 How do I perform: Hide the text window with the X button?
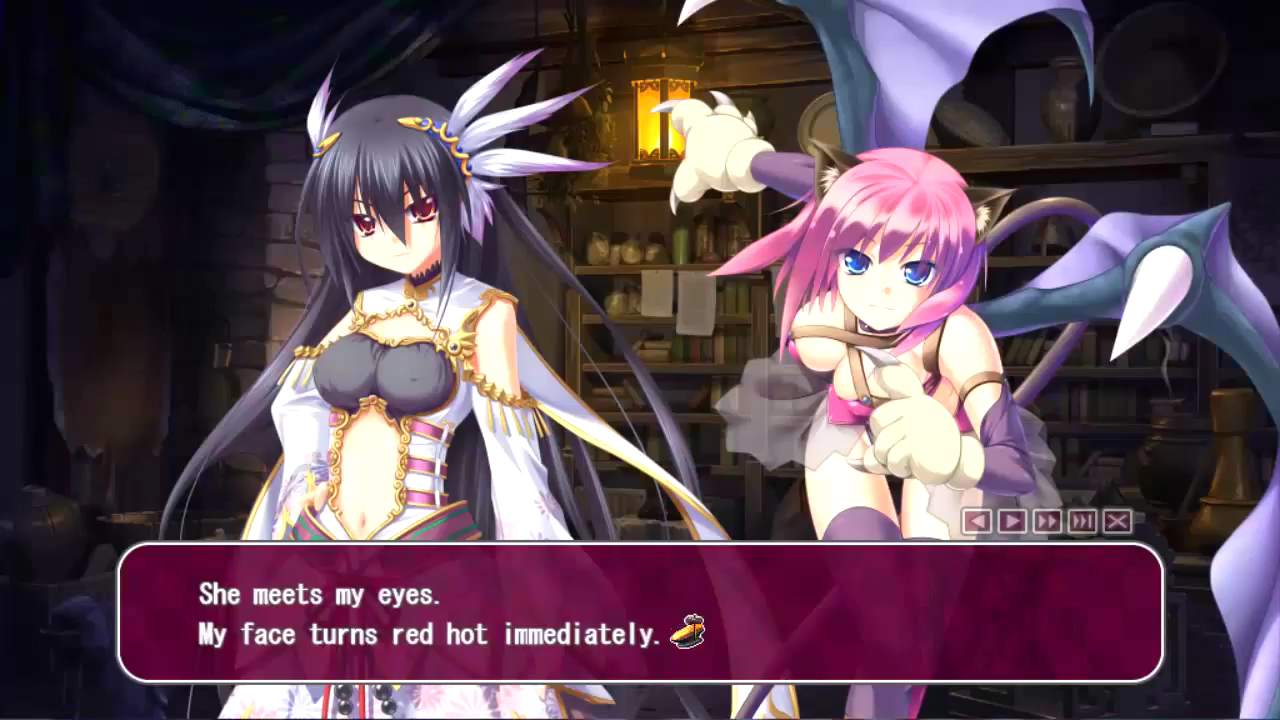1117,521
